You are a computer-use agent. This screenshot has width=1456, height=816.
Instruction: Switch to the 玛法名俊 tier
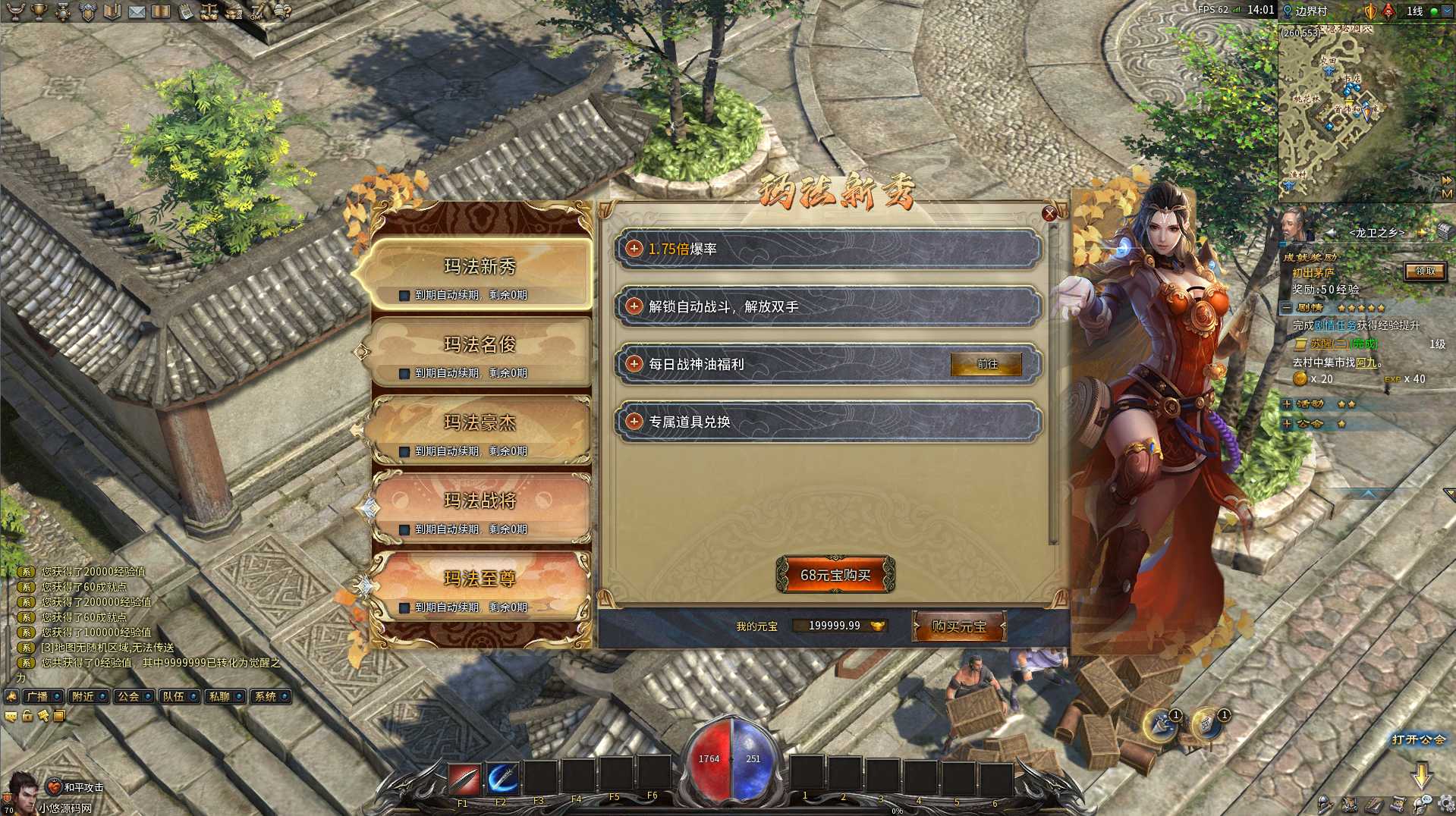coord(480,346)
